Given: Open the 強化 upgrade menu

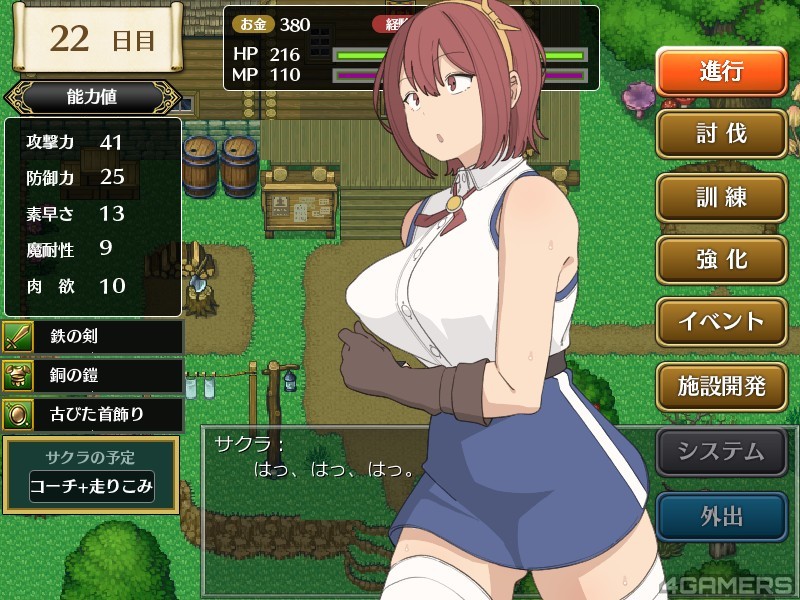Looking at the screenshot, I should tap(721, 259).
